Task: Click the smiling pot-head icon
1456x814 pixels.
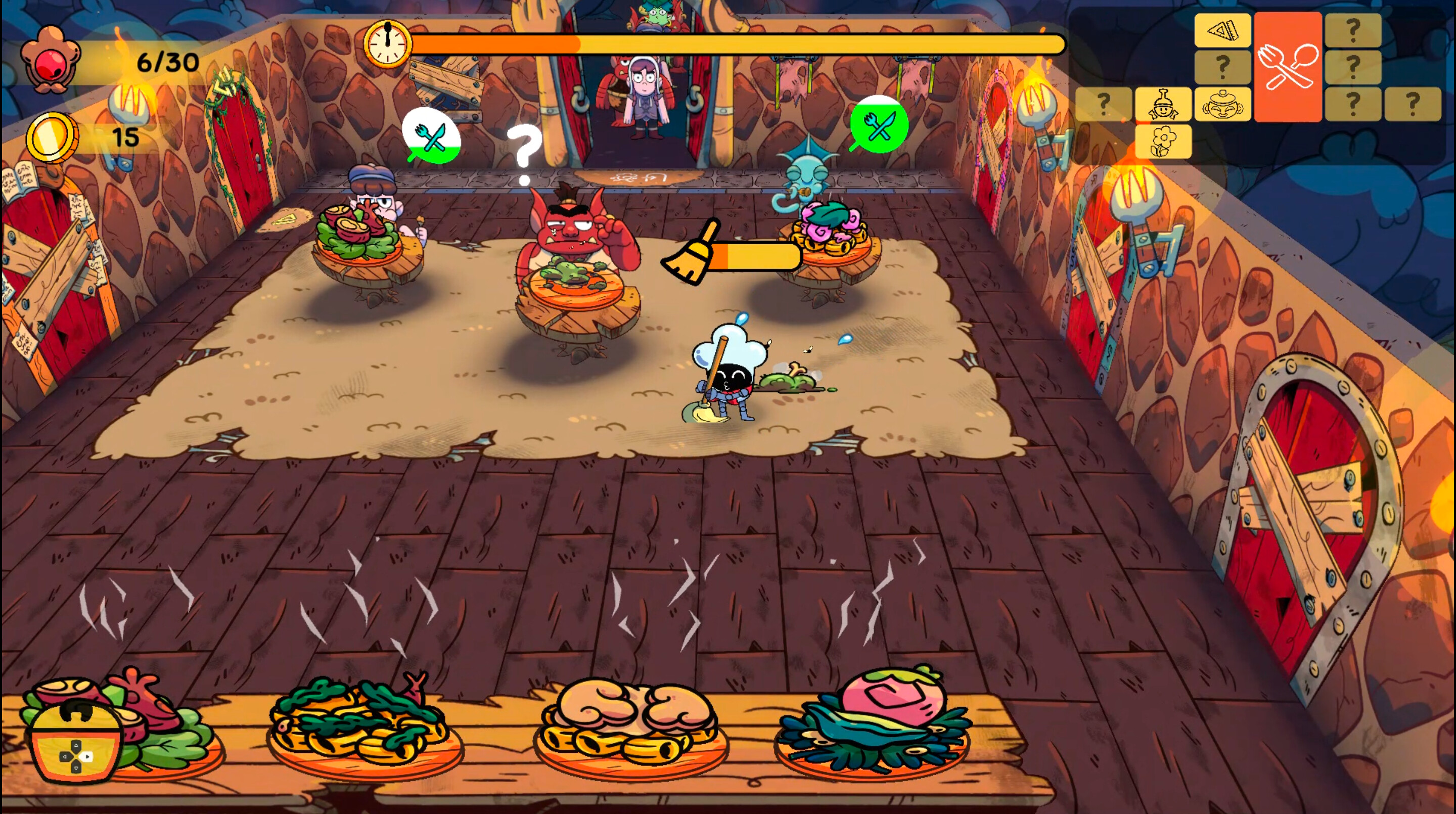Action: [x=1222, y=104]
